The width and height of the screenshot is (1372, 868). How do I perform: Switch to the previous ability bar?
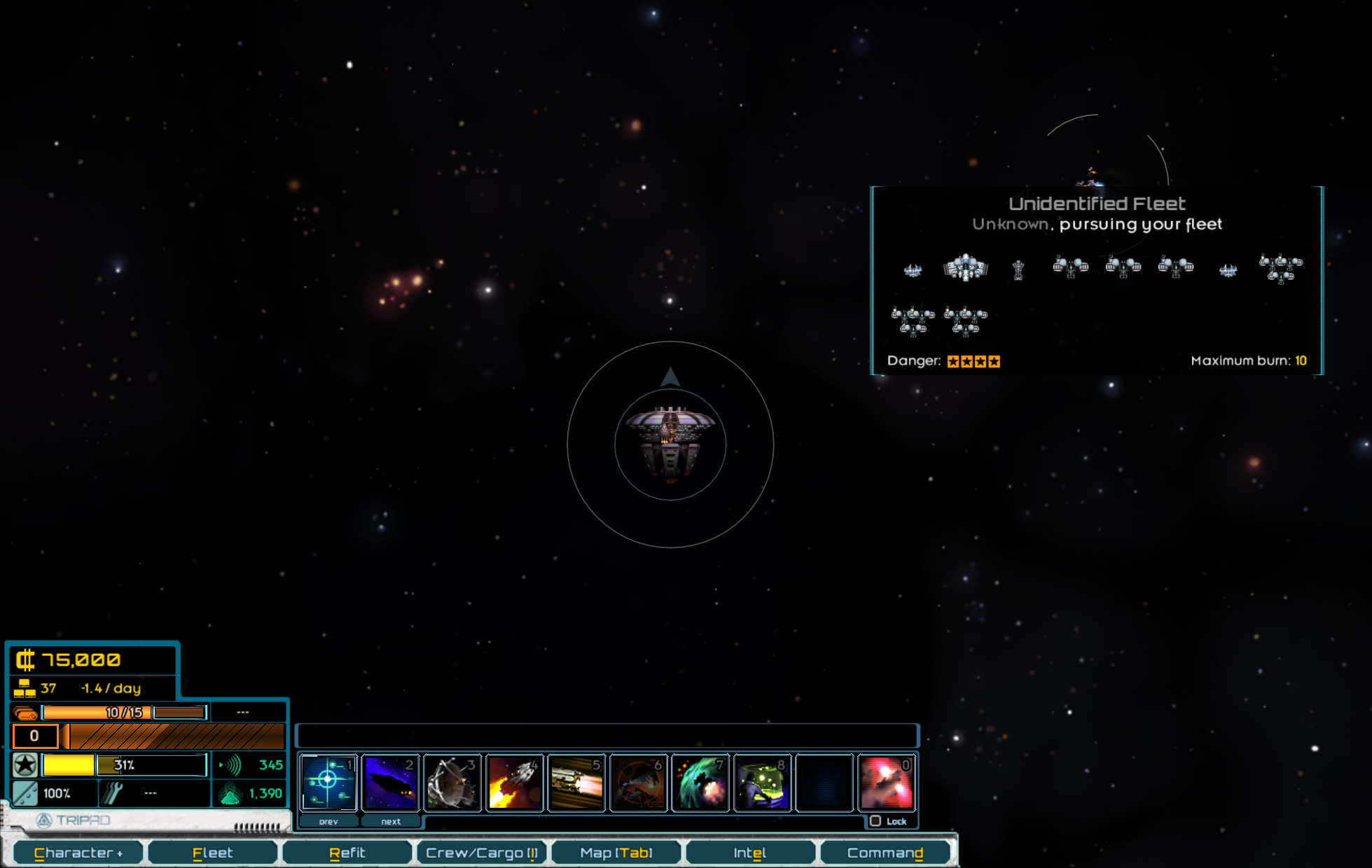pyautogui.click(x=328, y=821)
